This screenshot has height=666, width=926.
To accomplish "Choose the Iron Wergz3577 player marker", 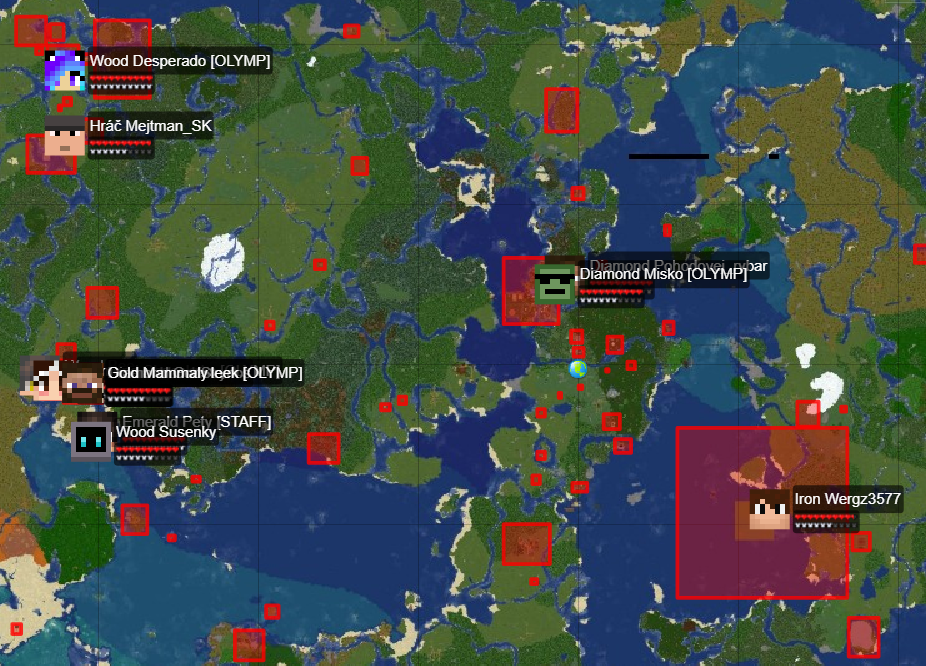I will pyautogui.click(x=770, y=508).
